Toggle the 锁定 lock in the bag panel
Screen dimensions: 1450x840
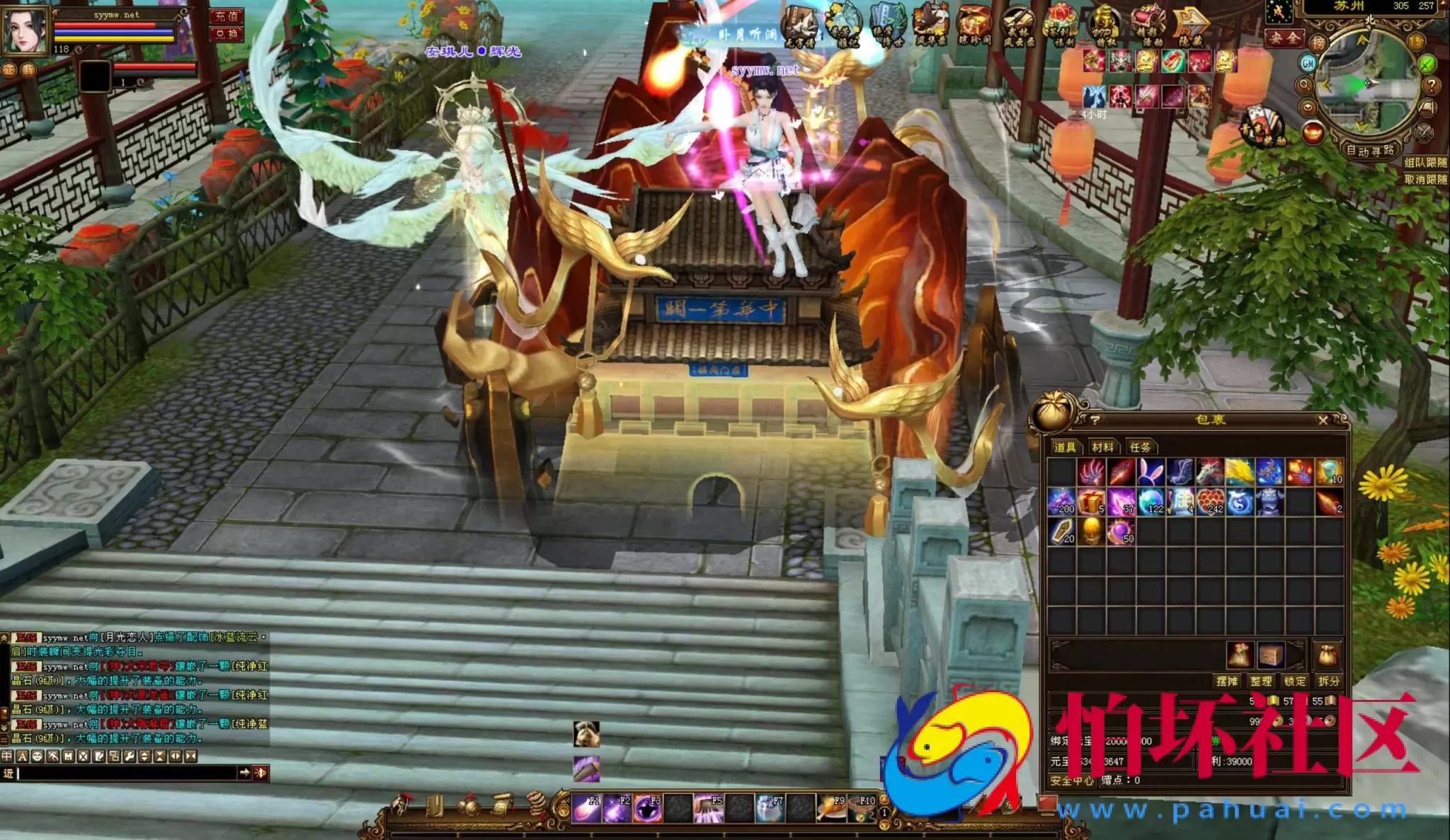(1295, 681)
